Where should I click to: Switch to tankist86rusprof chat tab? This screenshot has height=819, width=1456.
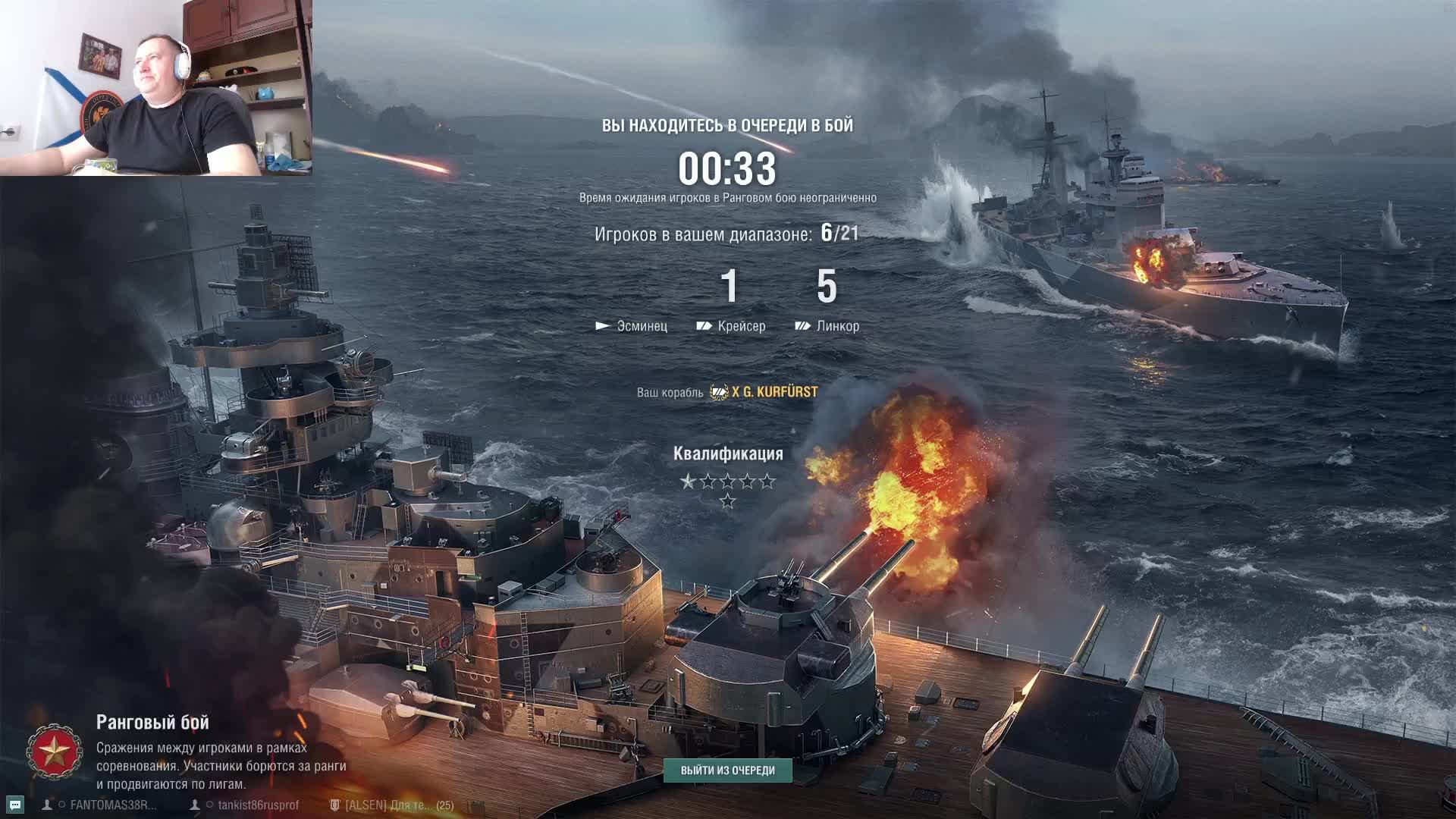pos(258,805)
